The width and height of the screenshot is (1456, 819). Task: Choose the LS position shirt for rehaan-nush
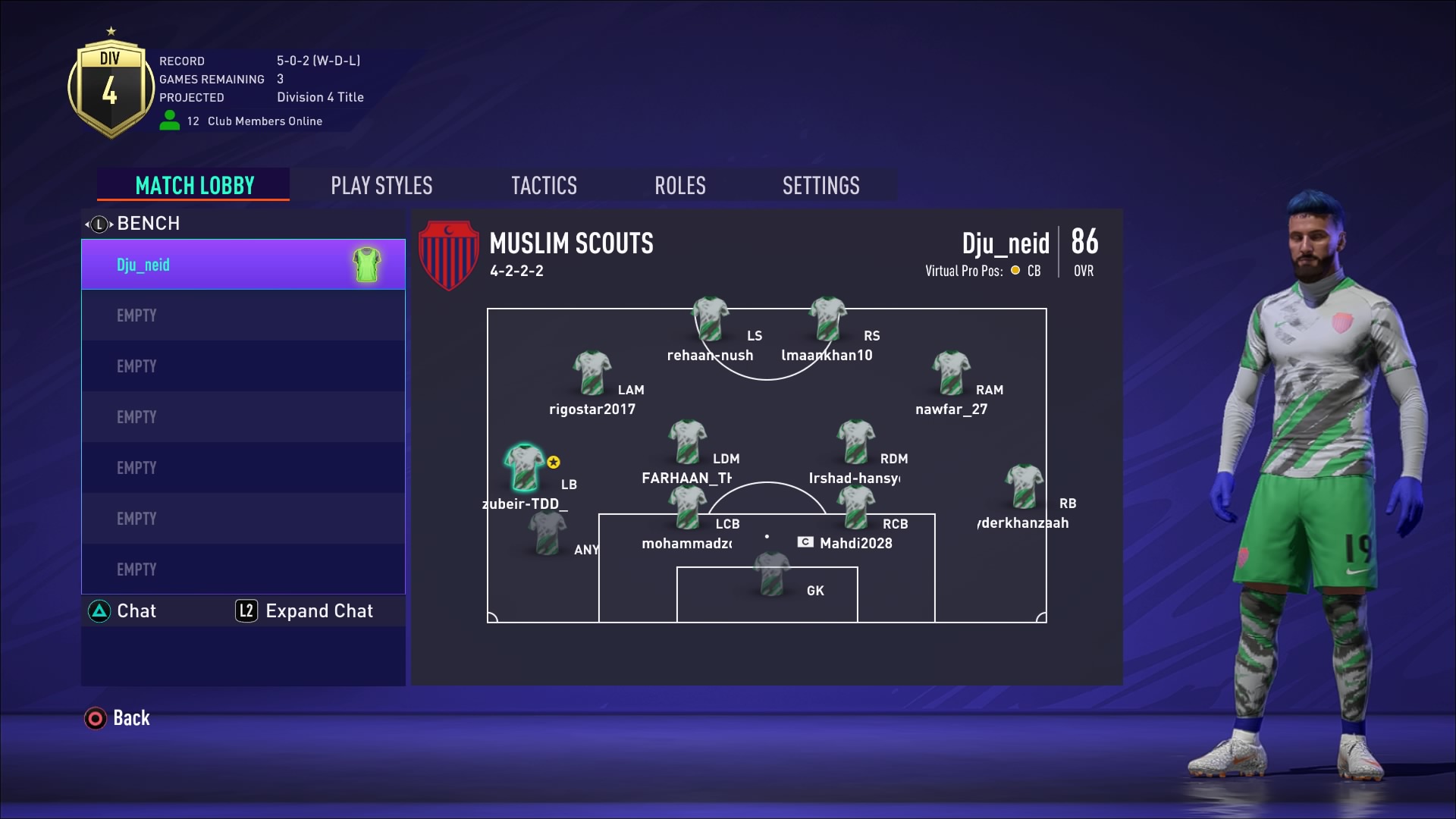click(710, 318)
